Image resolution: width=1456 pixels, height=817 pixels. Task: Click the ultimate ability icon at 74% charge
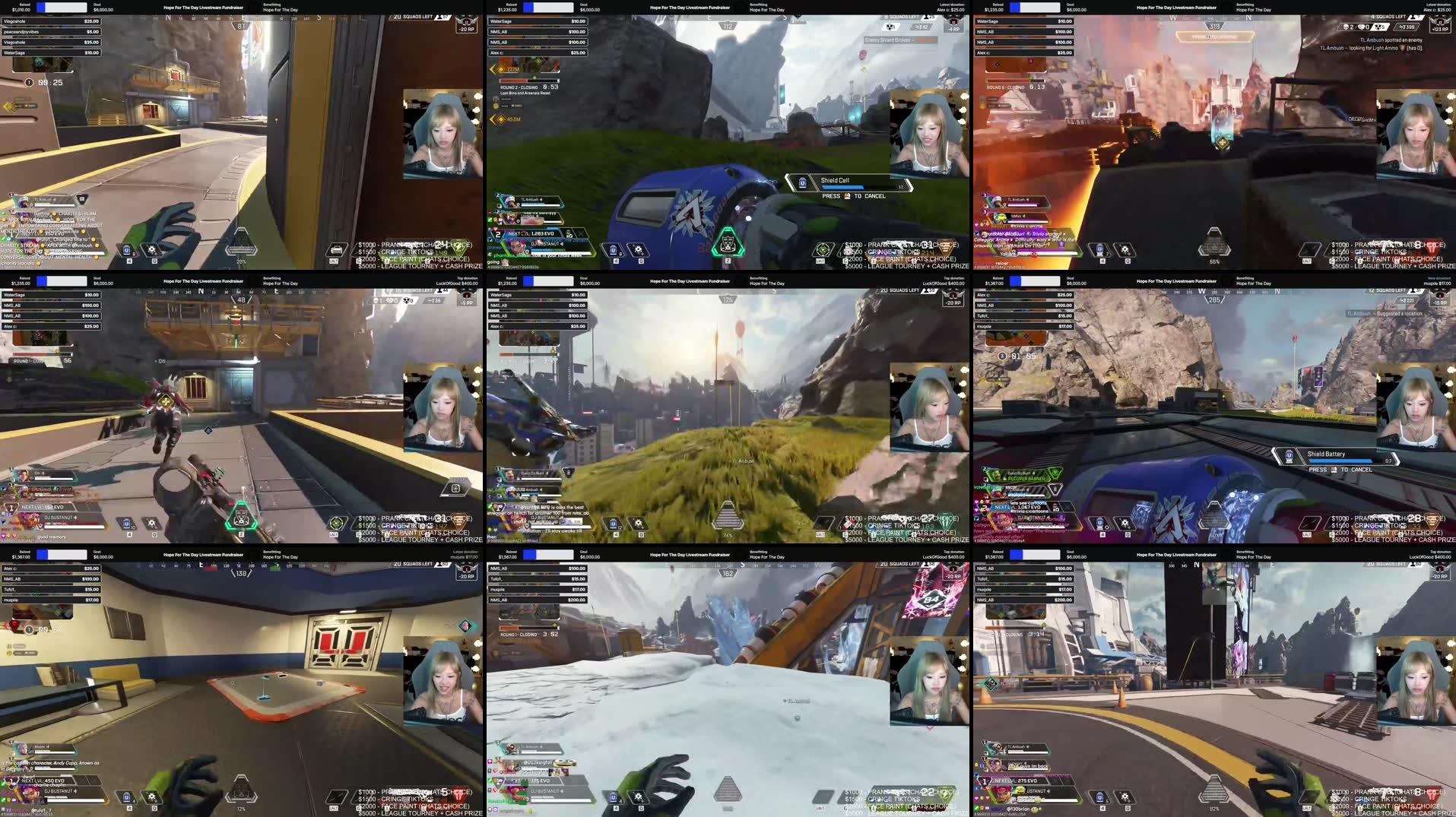tap(726, 517)
